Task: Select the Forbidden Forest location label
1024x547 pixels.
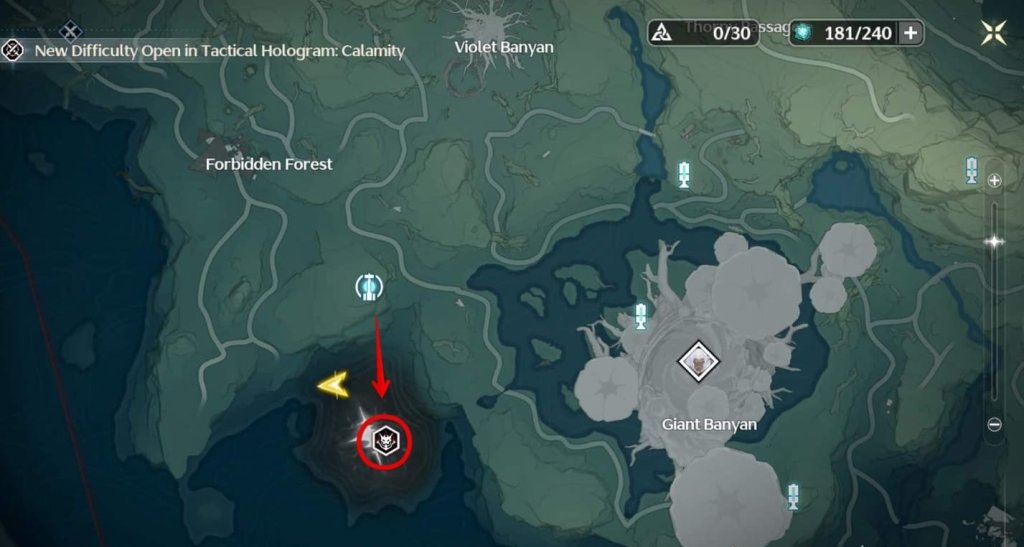Action: [269, 163]
